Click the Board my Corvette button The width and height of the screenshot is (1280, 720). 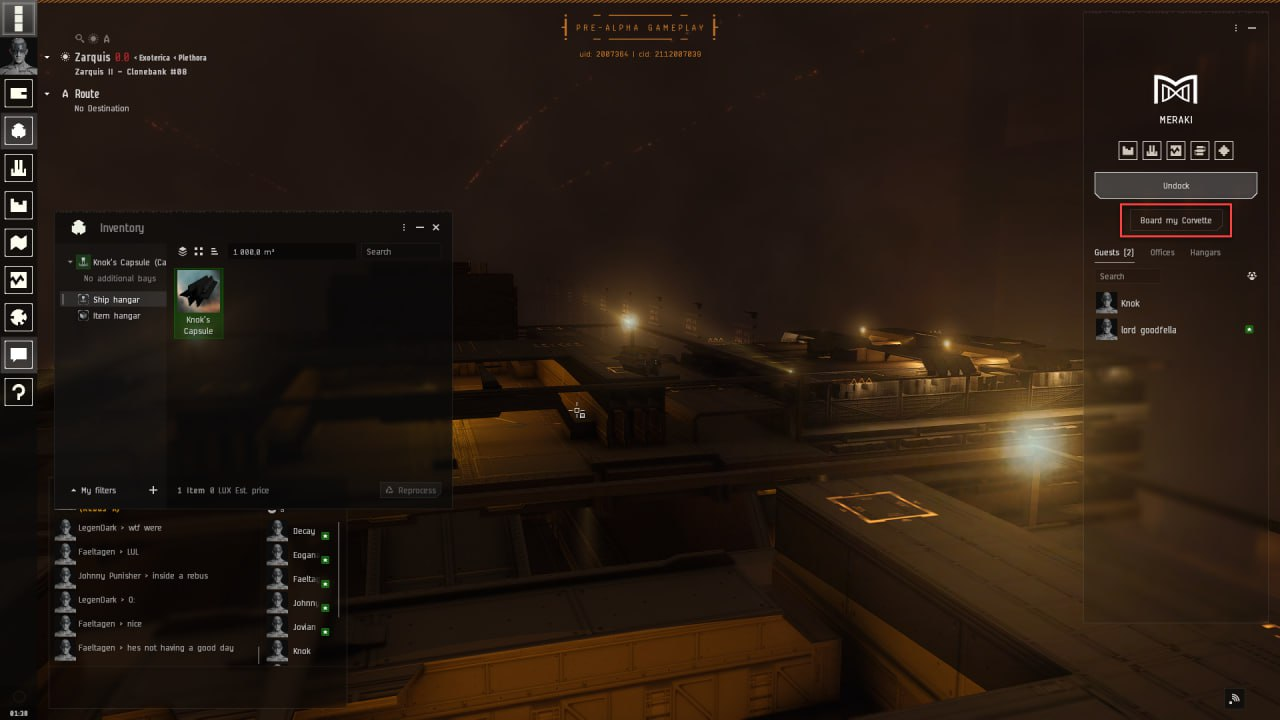(x=1175, y=220)
